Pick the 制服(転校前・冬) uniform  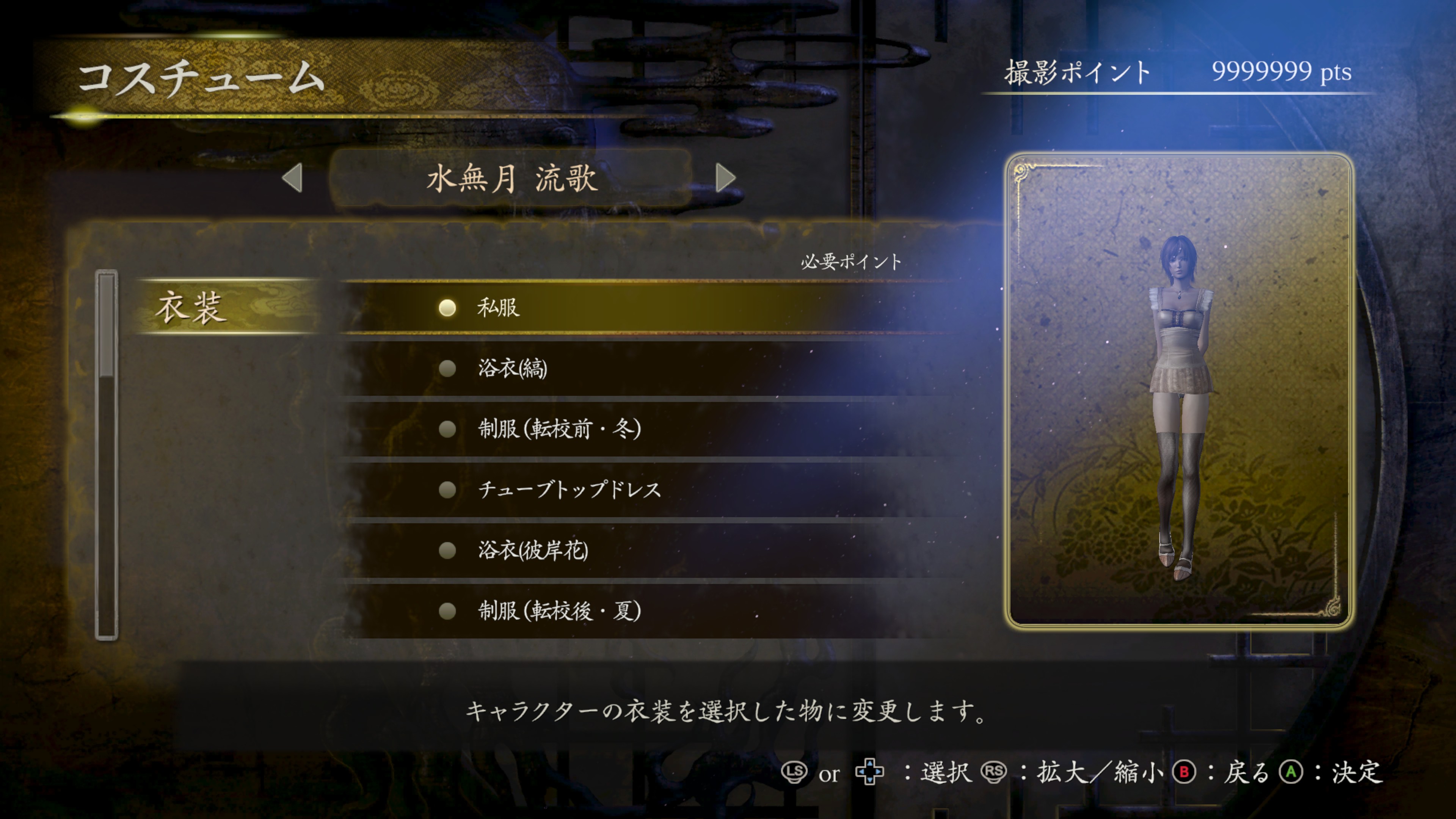point(559,429)
